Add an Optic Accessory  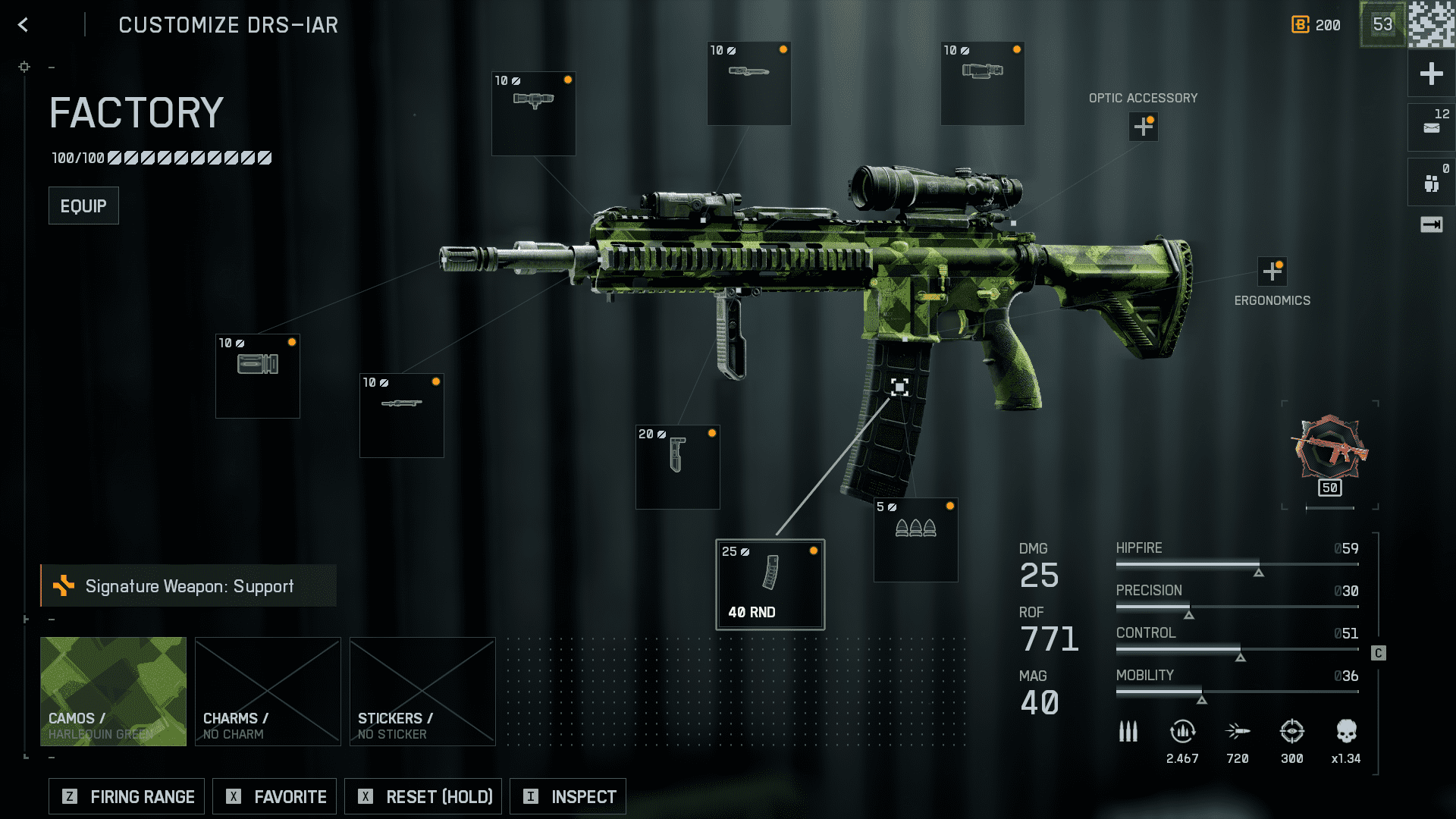(1143, 127)
